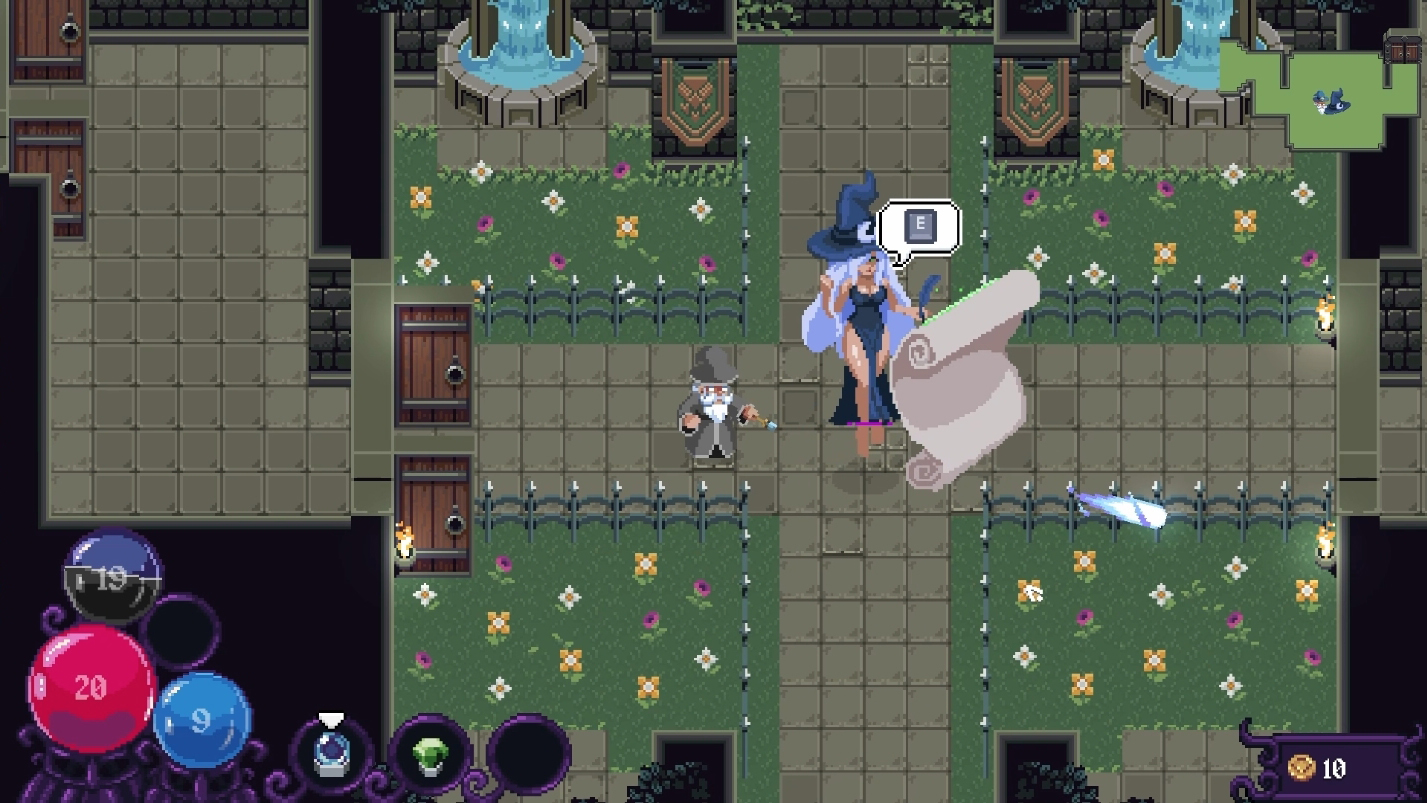Click the red health orb showing 20
1427x803 pixels.
pos(88,686)
